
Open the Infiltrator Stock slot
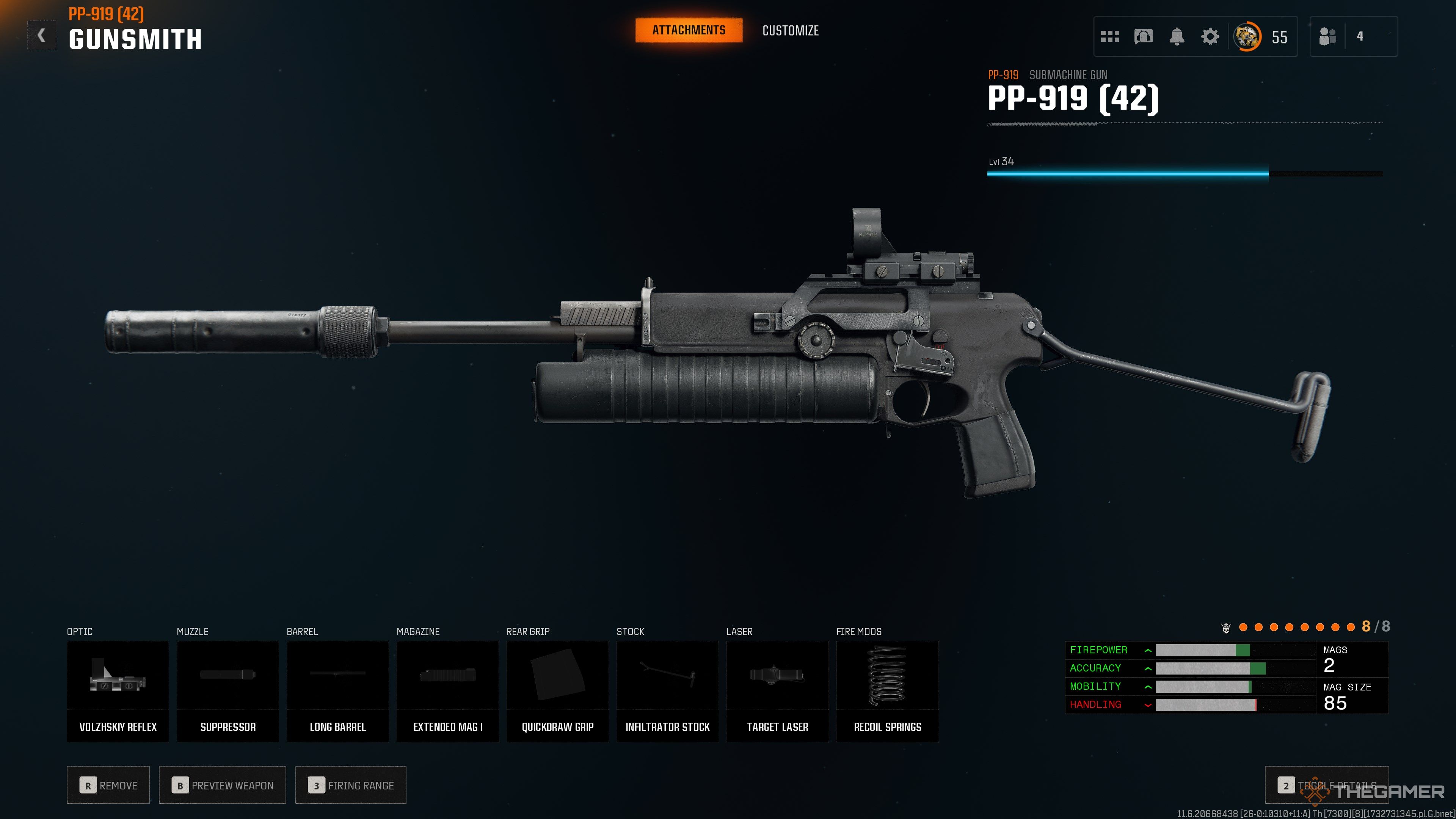pyautogui.click(x=667, y=691)
